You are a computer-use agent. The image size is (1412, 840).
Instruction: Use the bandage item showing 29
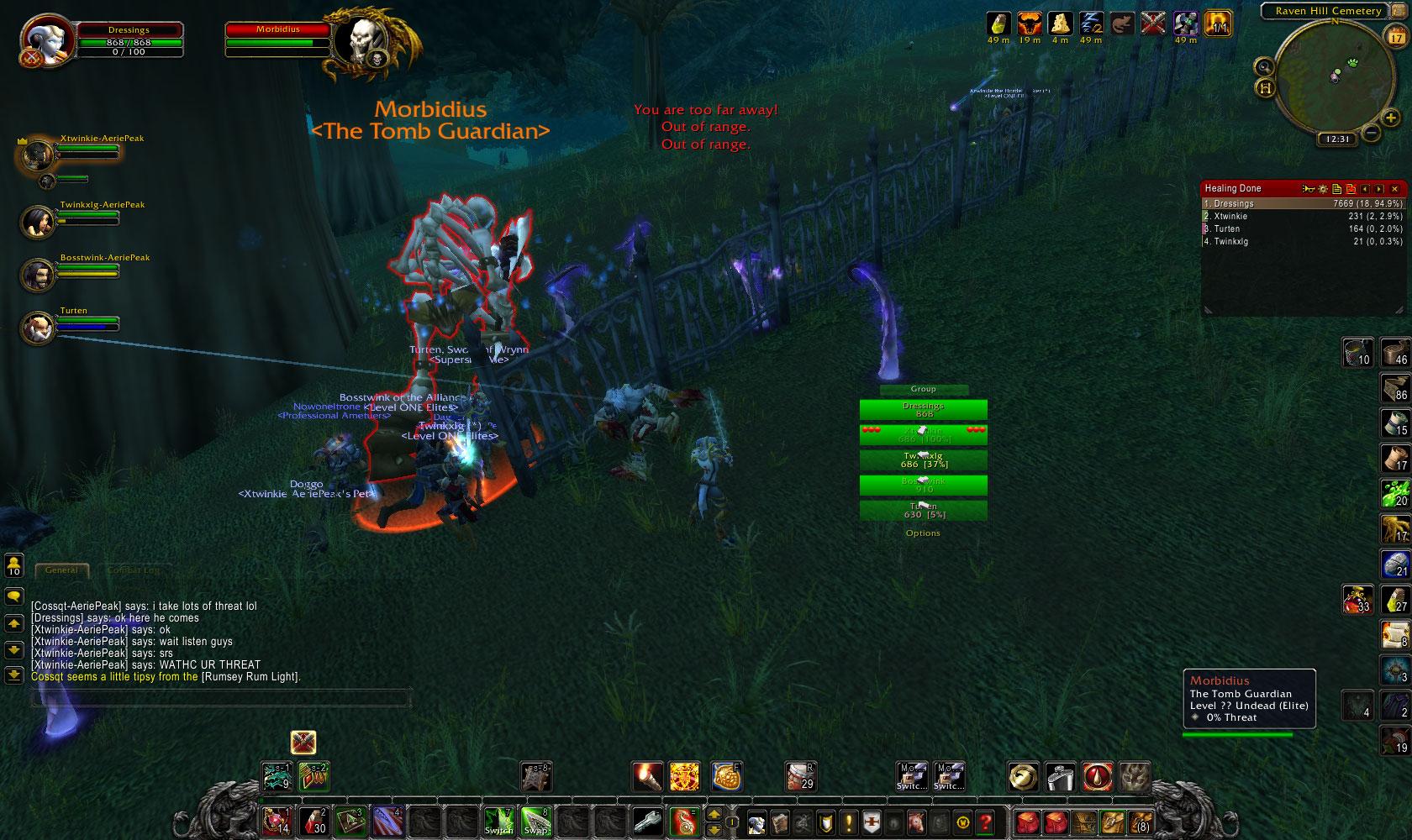800,776
